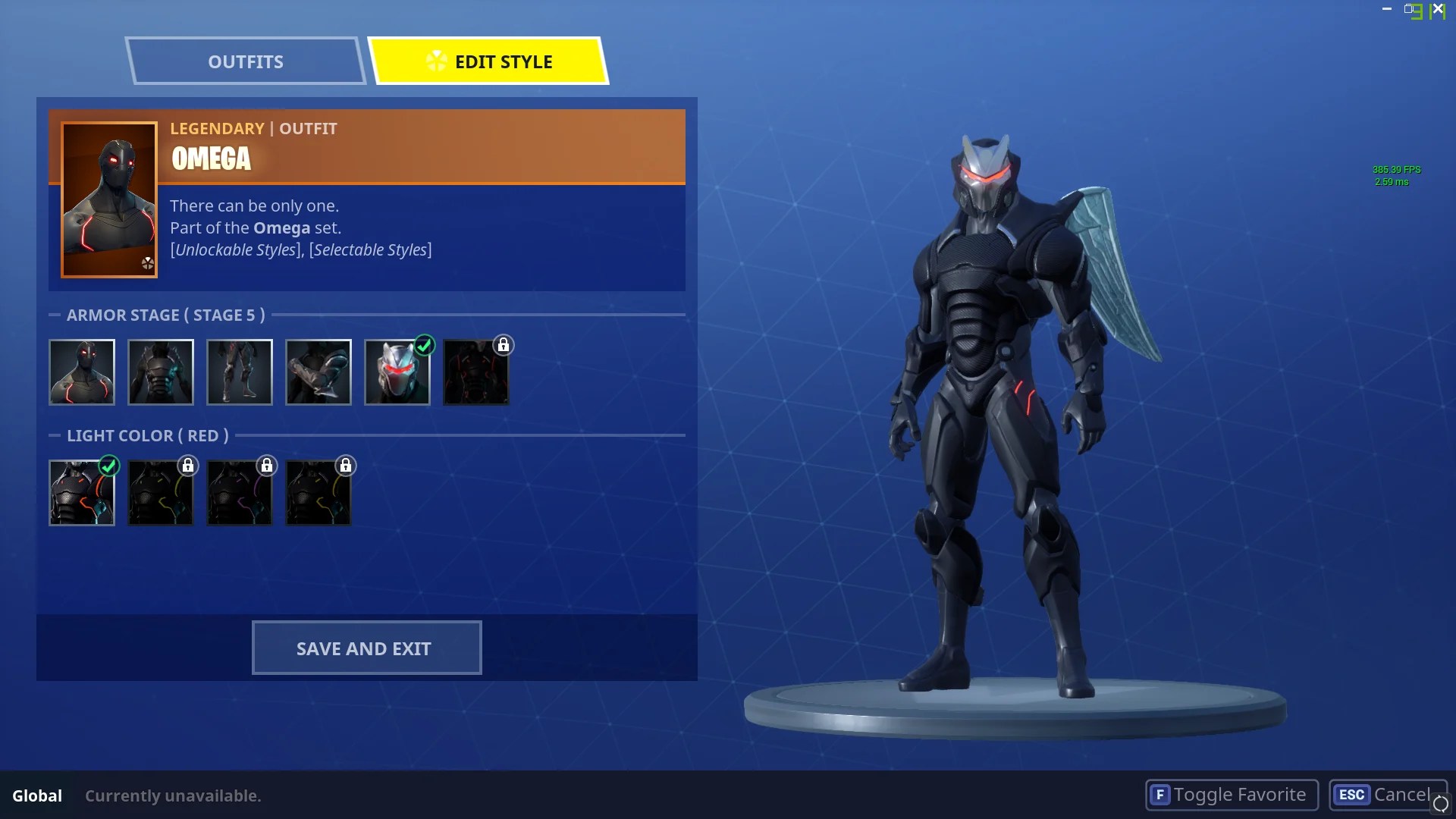Expand the Selectable Styles section

click(369, 249)
